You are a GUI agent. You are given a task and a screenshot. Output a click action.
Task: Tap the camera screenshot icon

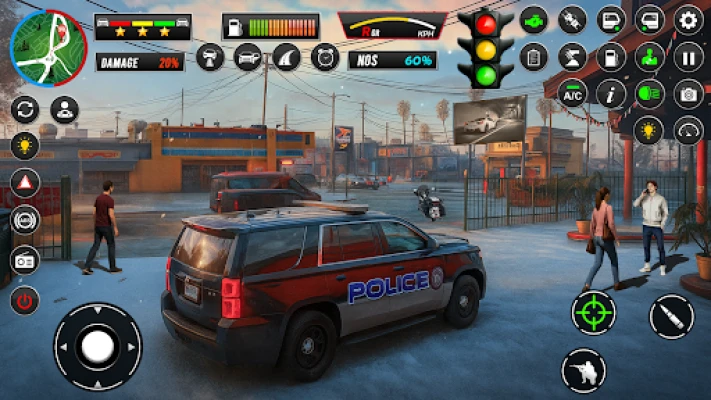[689, 93]
